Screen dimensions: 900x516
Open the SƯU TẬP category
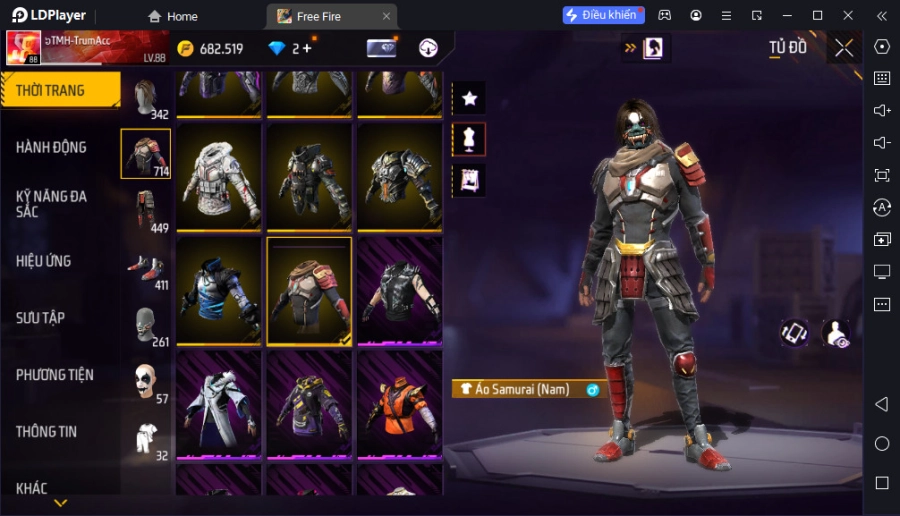pyautogui.click(x=41, y=318)
